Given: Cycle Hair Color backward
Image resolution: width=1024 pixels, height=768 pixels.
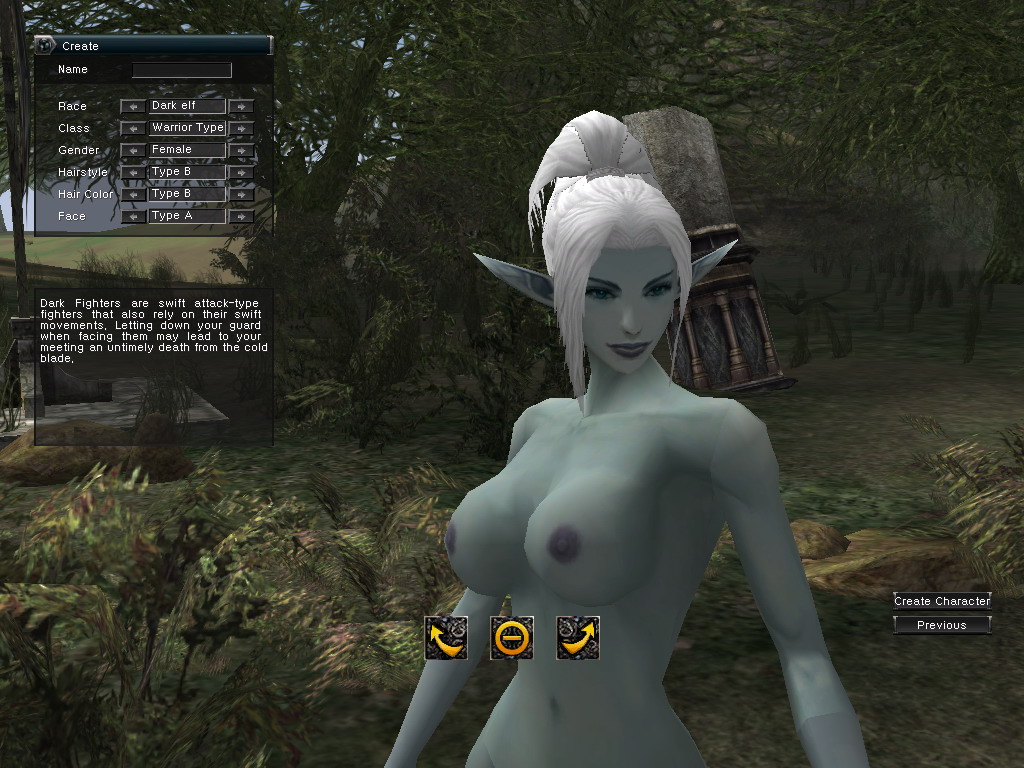Looking at the screenshot, I should pos(133,194).
